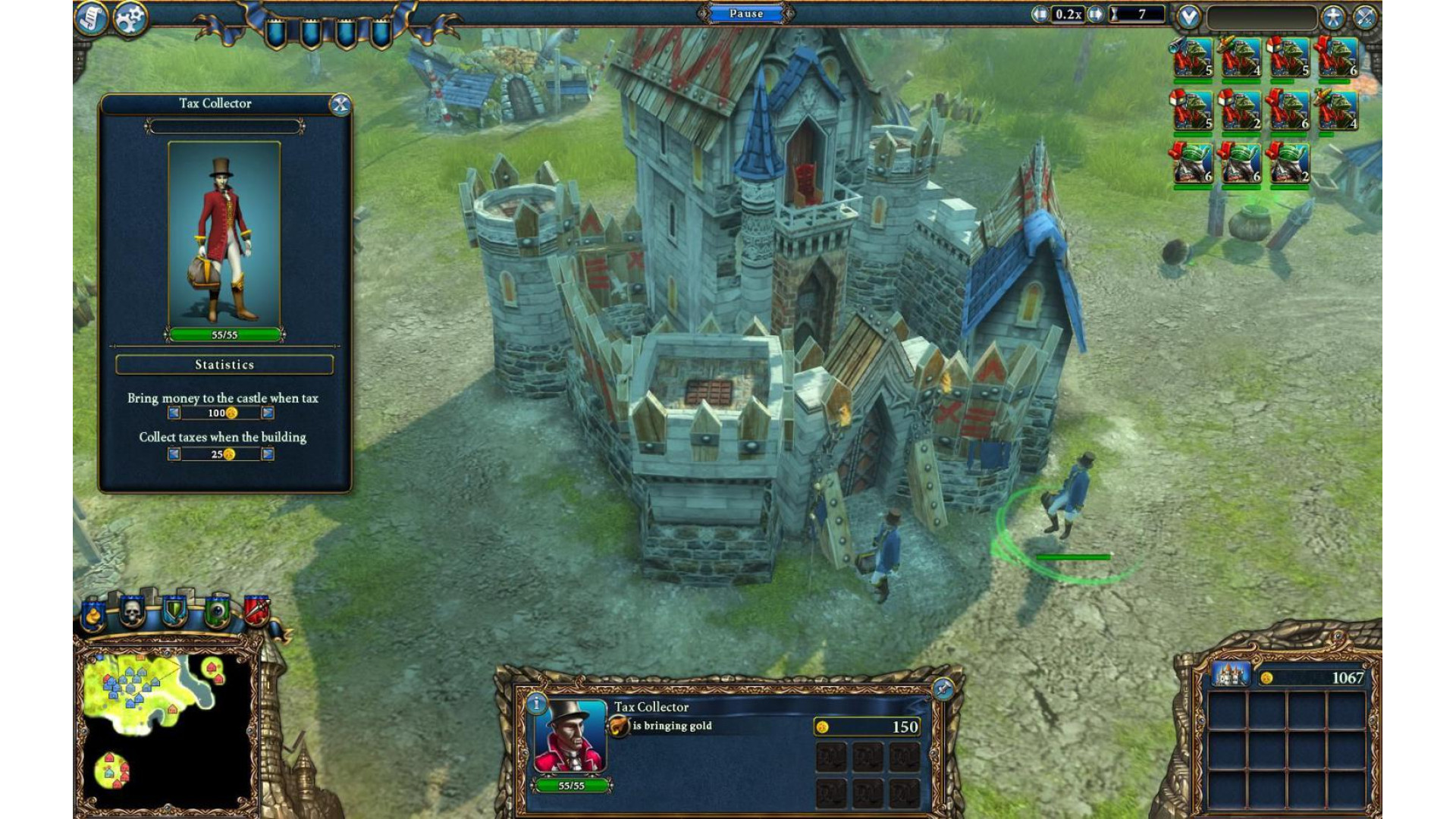The width and height of the screenshot is (1456, 819).
Task: Decrease the bring-money-to-castle gold threshold
Action: [x=174, y=413]
